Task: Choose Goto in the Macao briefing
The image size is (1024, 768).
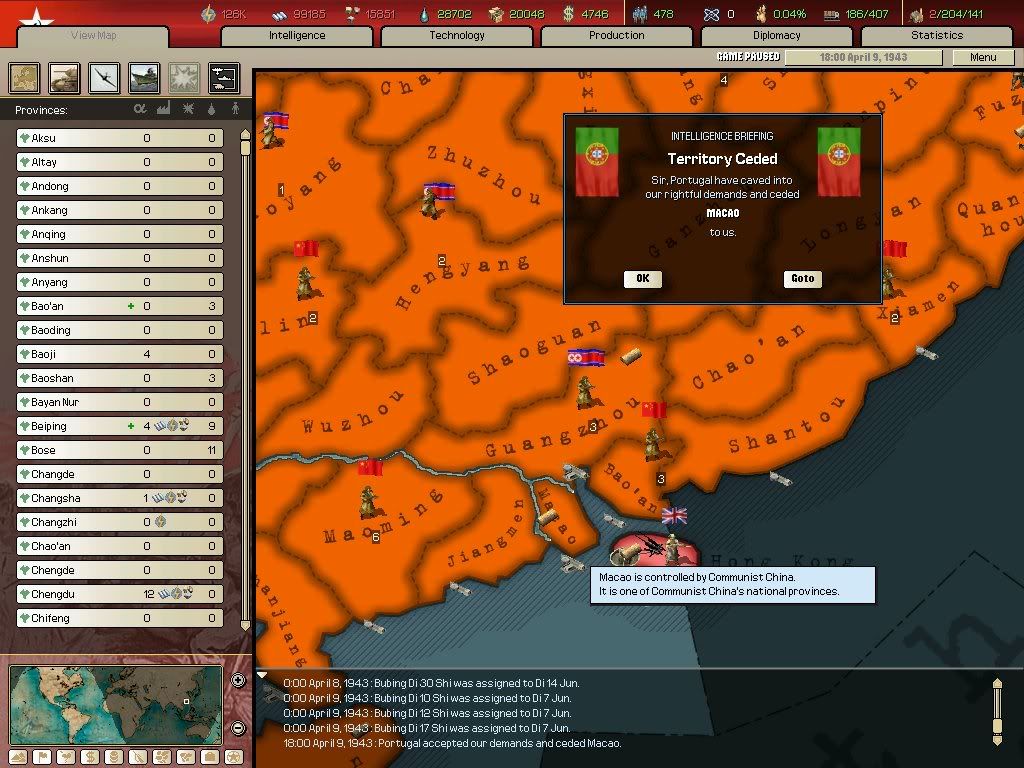Action: tap(802, 279)
